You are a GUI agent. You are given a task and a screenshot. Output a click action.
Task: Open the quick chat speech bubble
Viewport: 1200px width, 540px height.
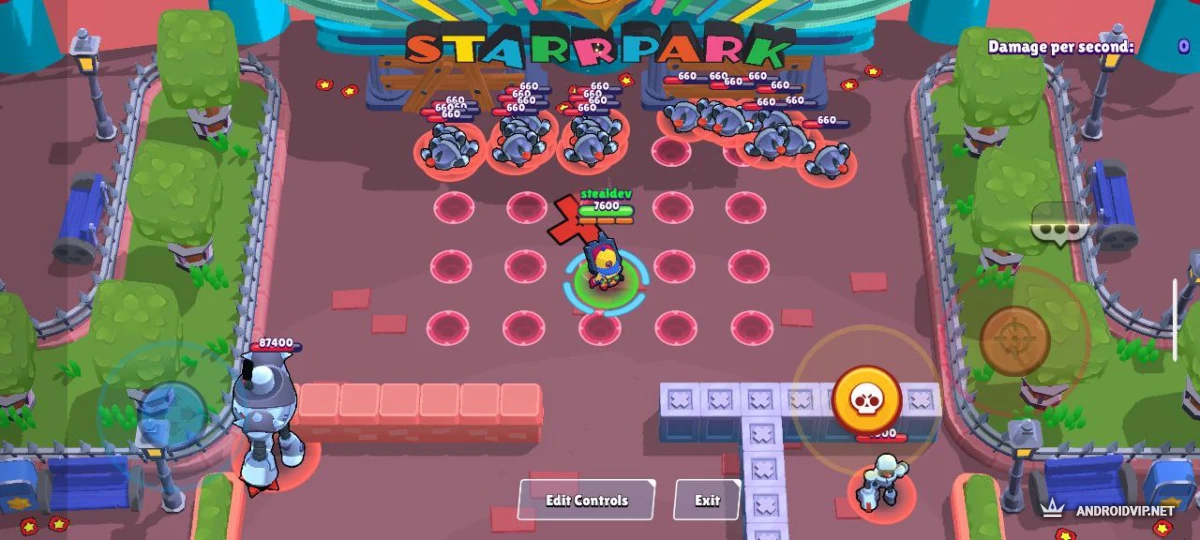point(1058,226)
